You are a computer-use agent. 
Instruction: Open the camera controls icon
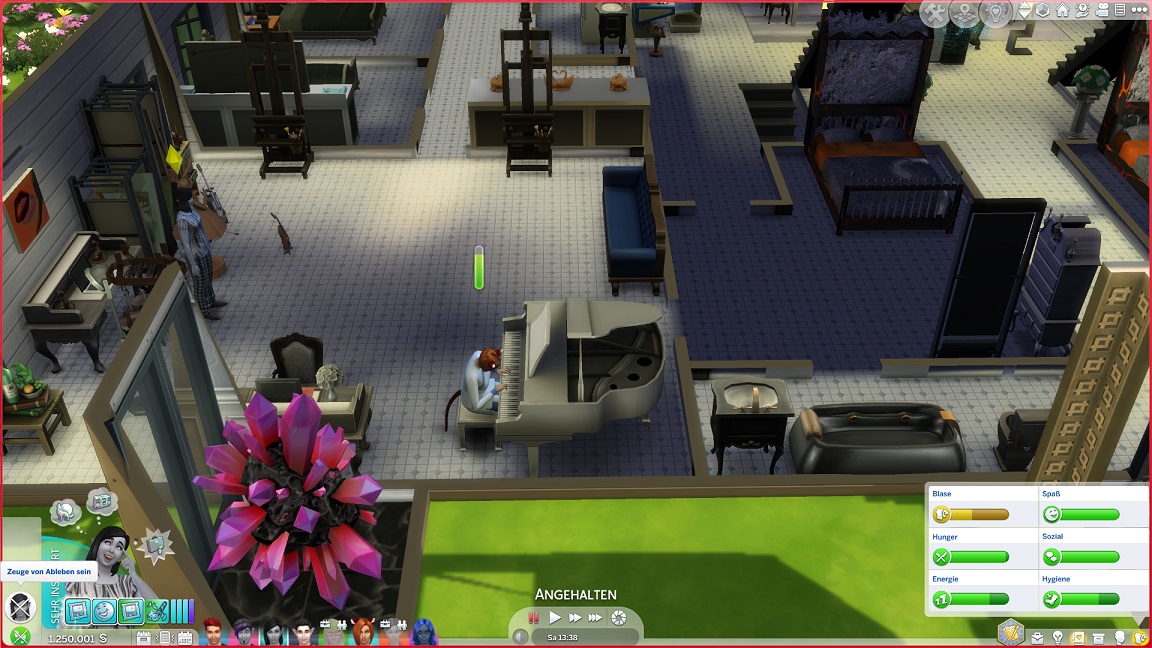(1102, 11)
